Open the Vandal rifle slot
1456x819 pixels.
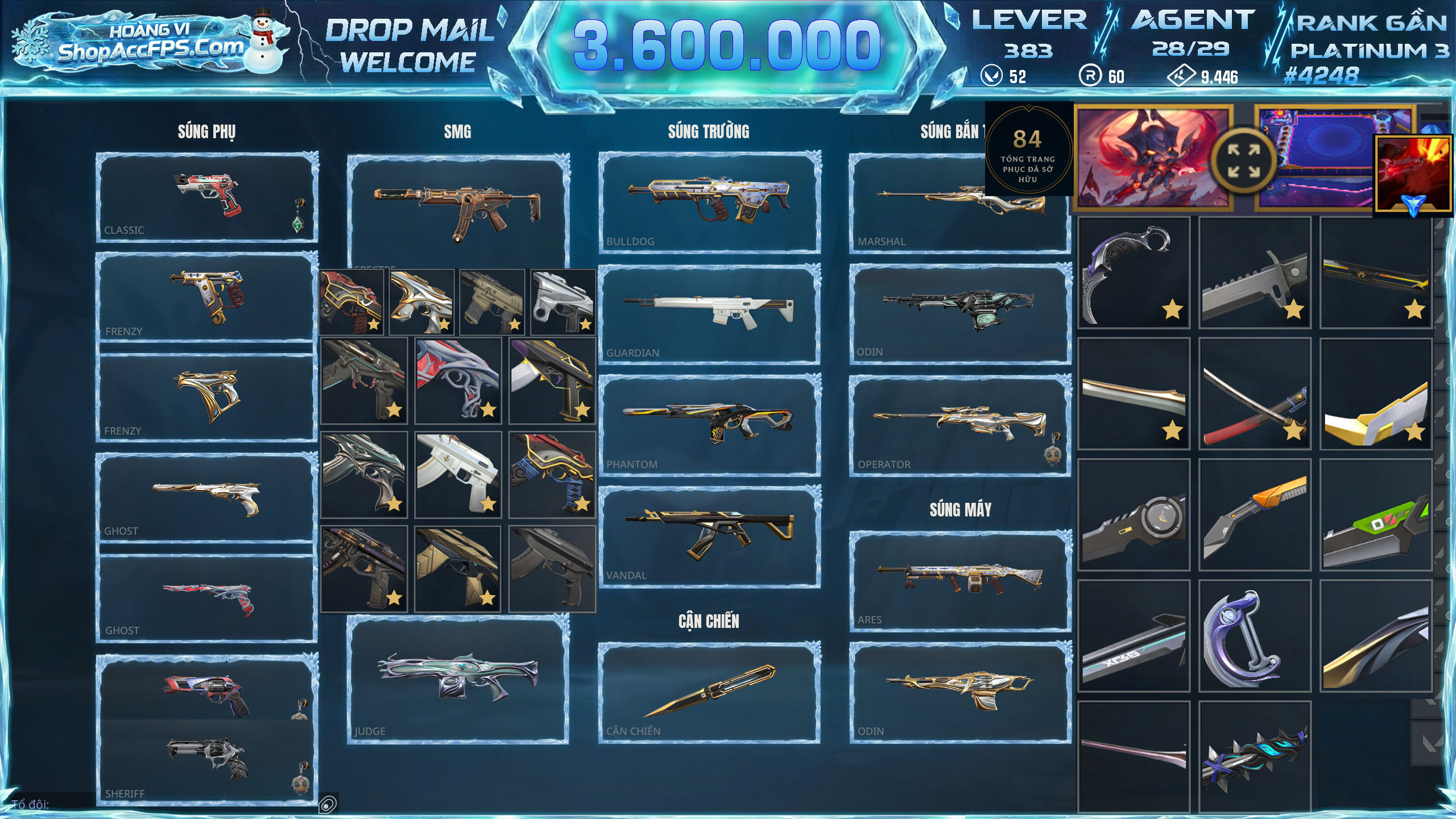point(709,536)
